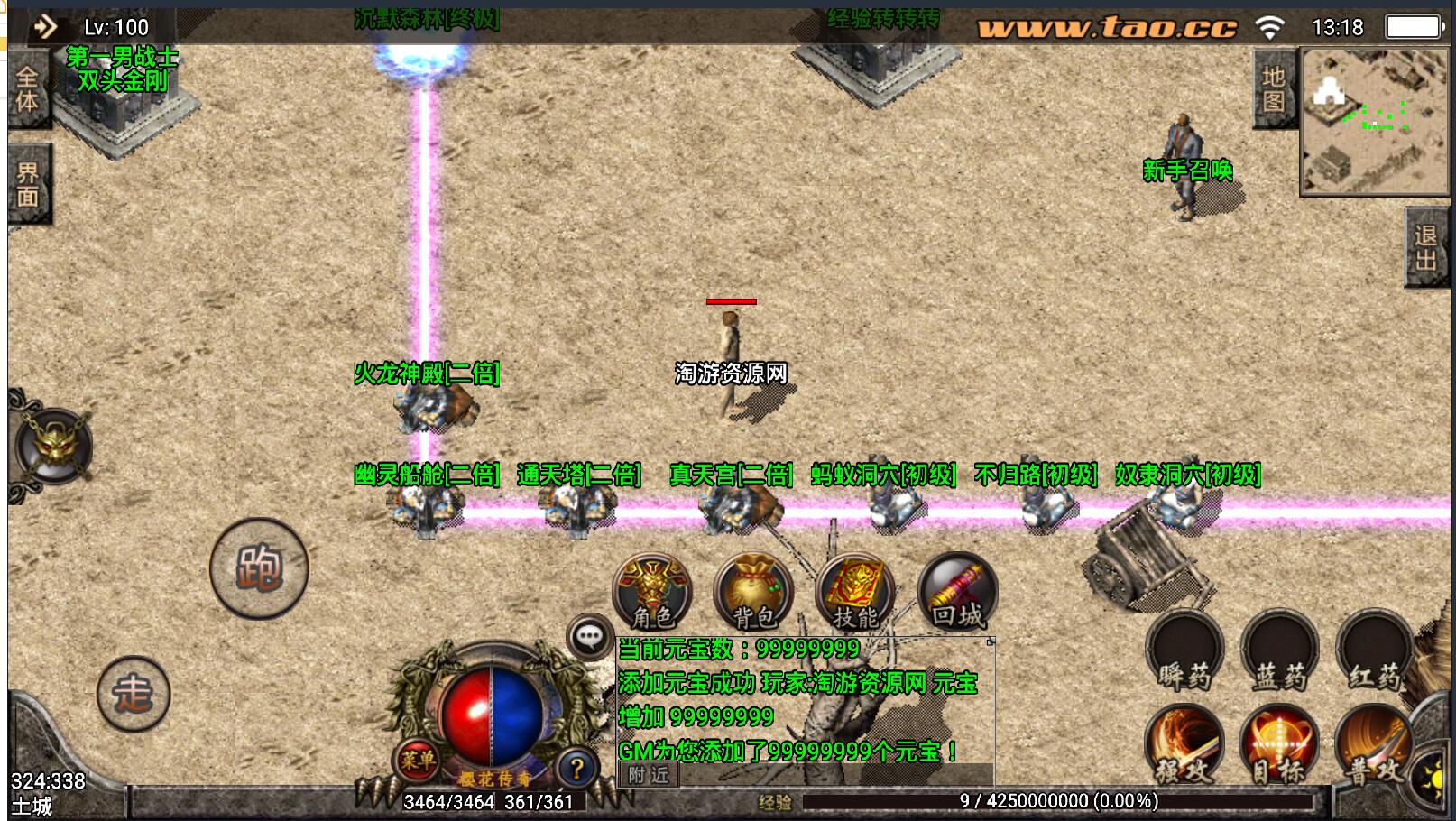Click the 退出 exit button

1427,247
